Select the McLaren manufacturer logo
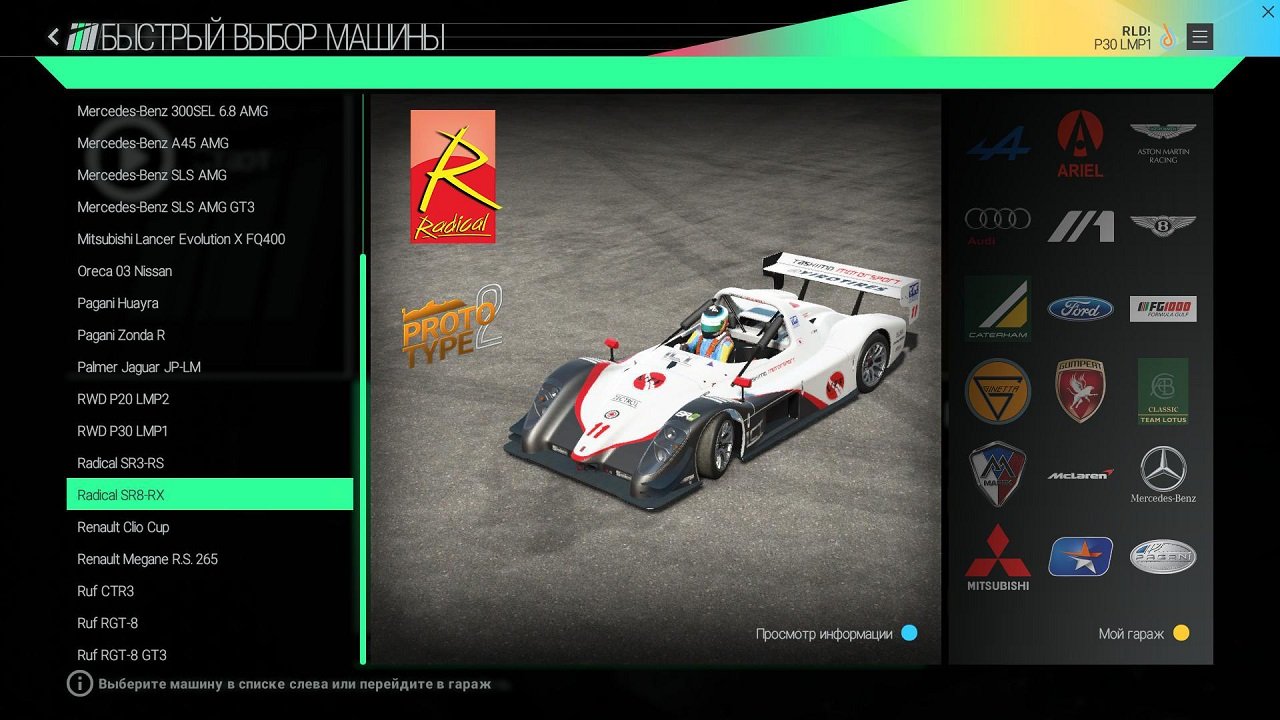 pyautogui.click(x=1080, y=475)
